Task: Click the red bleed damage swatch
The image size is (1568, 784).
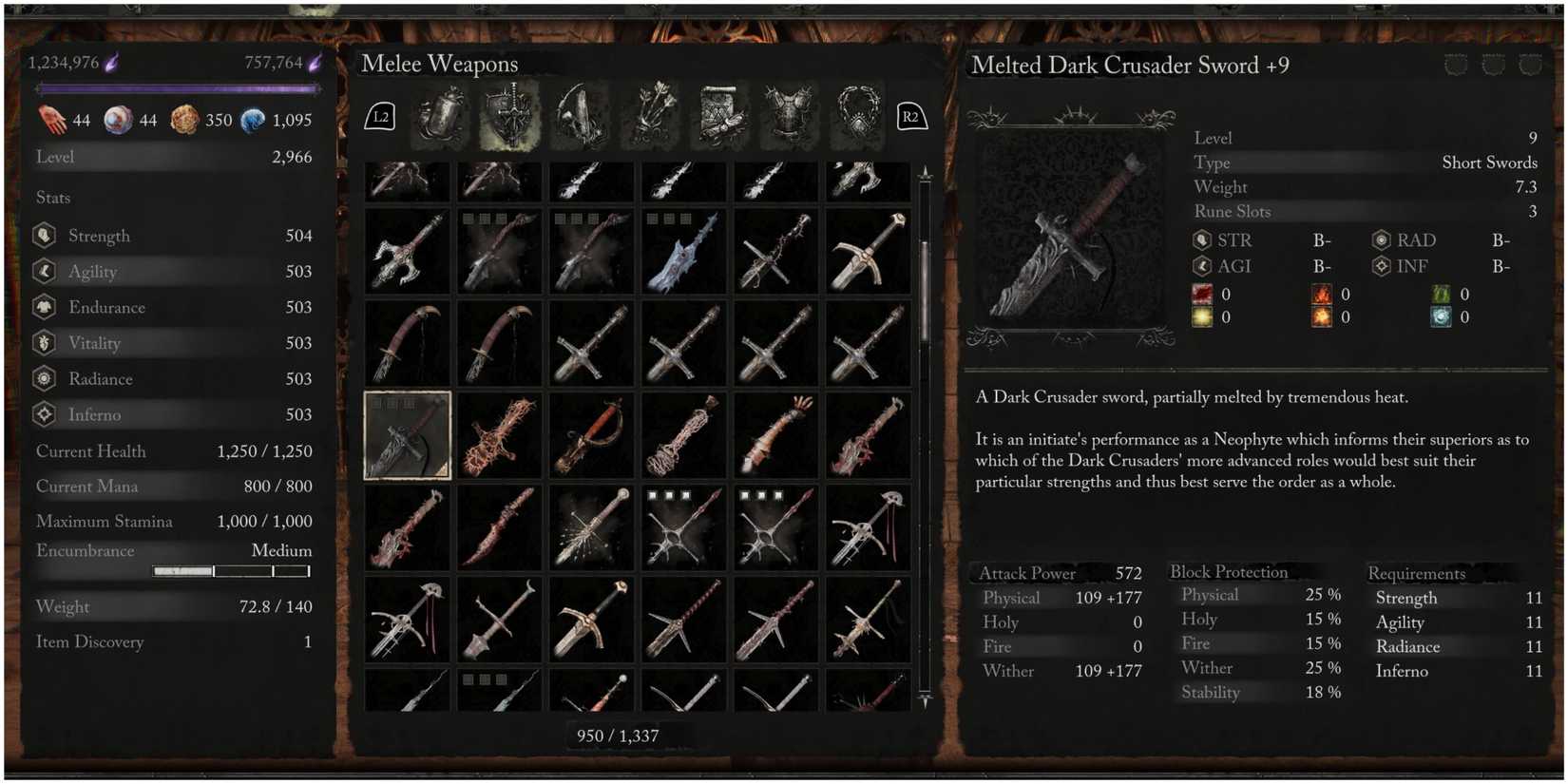Action: coord(1201,295)
